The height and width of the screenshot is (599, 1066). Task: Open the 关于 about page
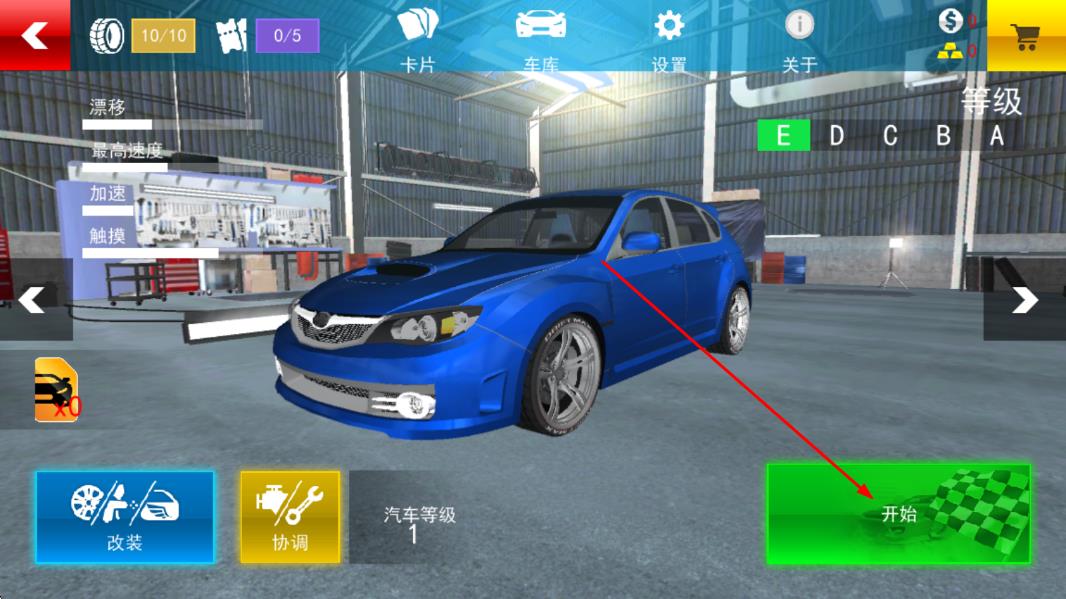pos(799,38)
